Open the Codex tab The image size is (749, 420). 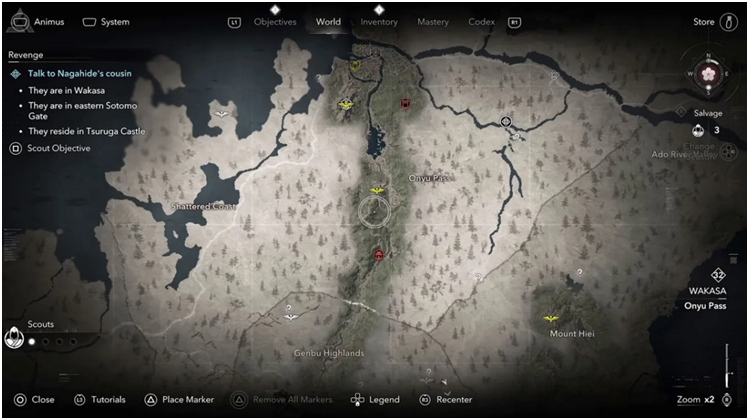point(482,22)
